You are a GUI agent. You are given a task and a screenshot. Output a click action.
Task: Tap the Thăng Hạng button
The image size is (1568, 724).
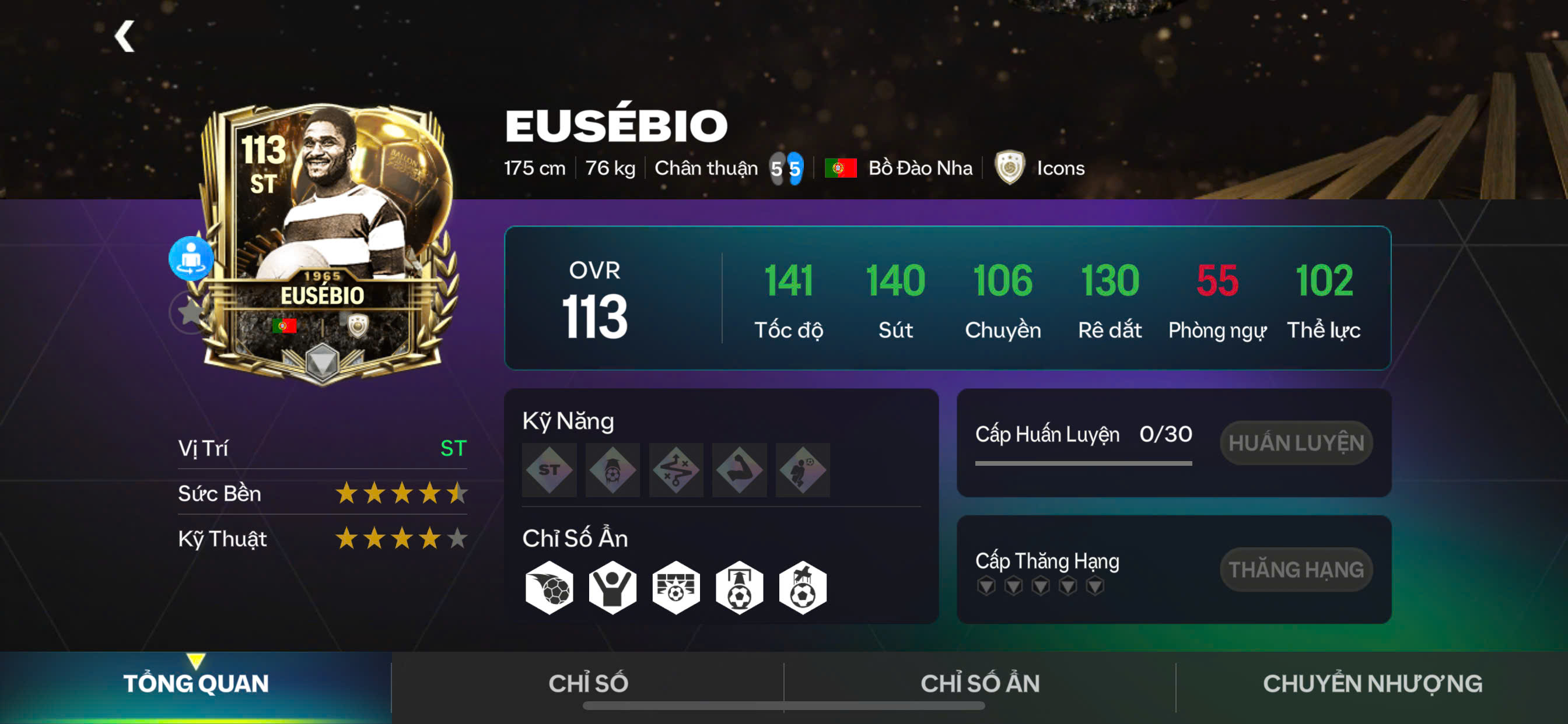1296,570
